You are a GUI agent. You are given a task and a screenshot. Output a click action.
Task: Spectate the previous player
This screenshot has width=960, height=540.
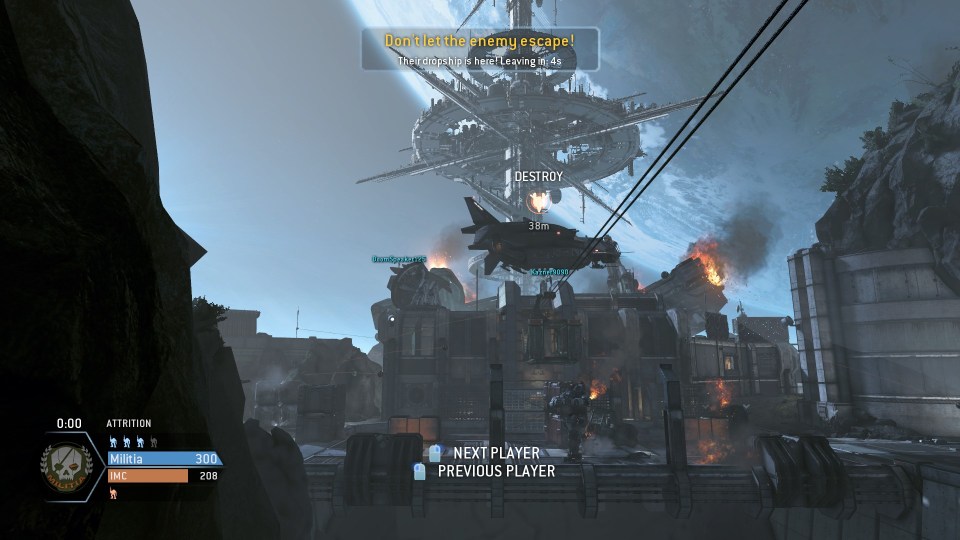coord(485,471)
